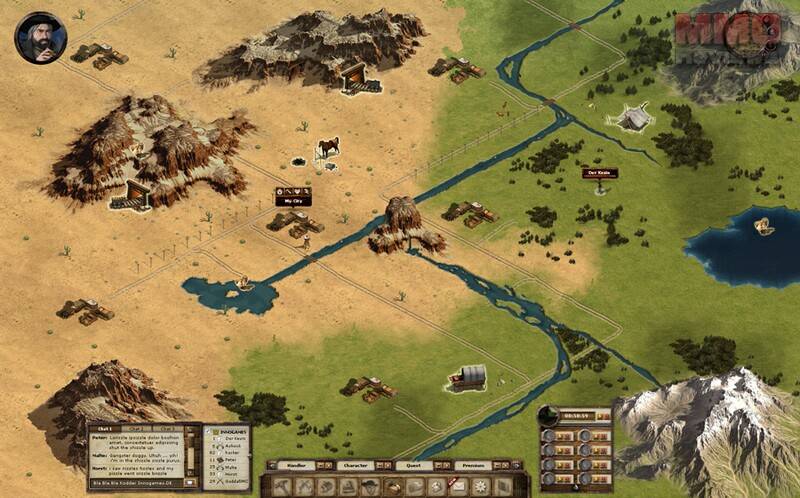Select player Malte in the player list
This screenshot has height=498, width=800.
click(x=230, y=465)
